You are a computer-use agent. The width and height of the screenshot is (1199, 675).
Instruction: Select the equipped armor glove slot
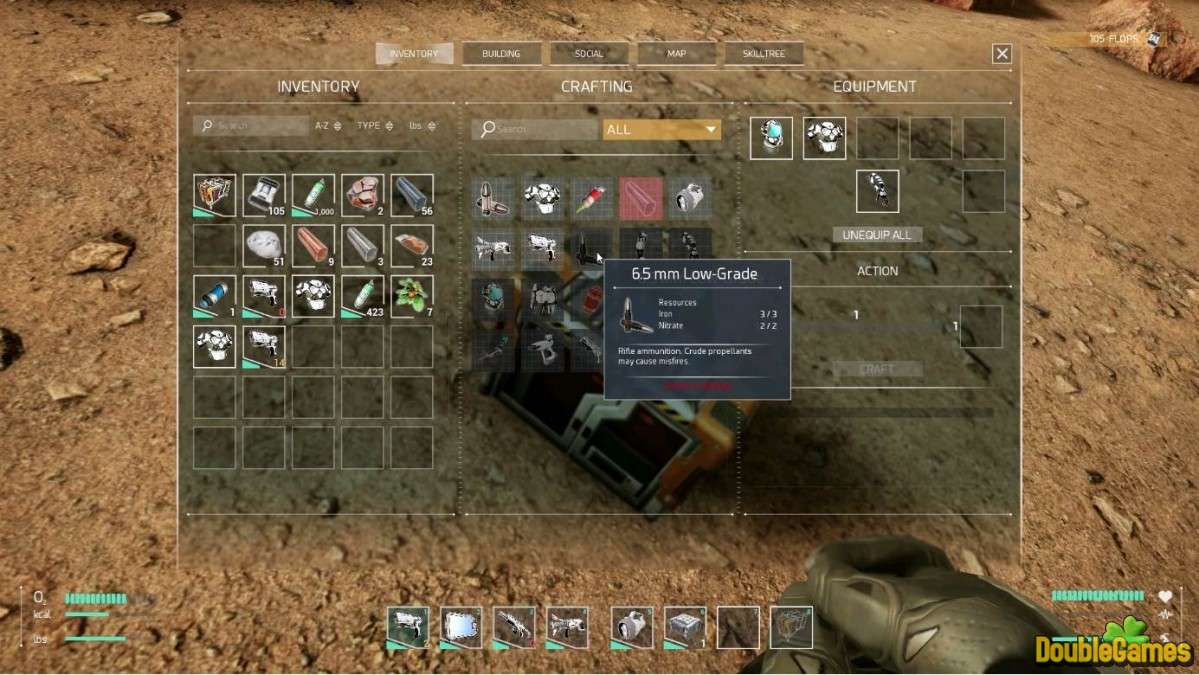pos(877,191)
